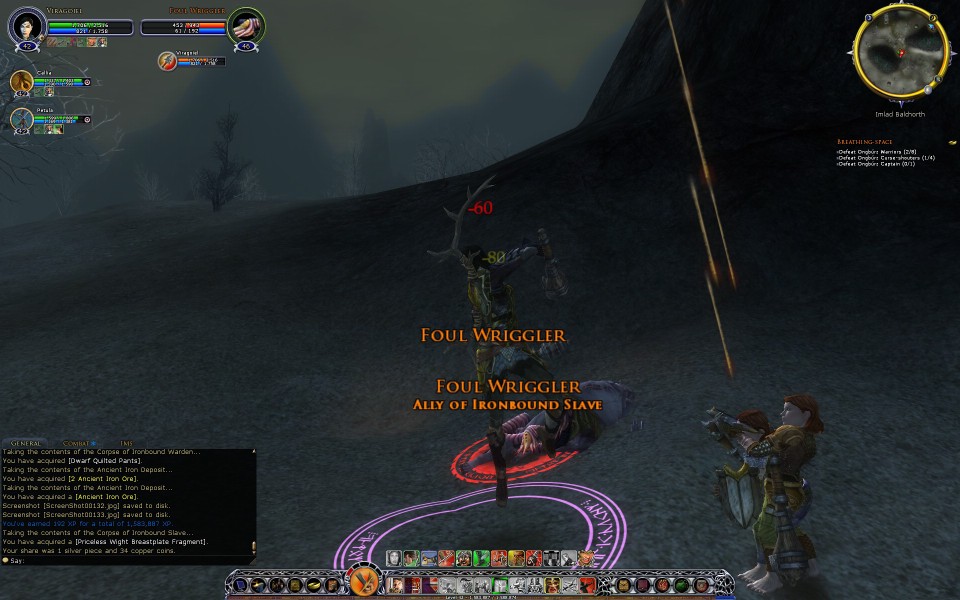Screen dimensions: 960x600
Task: Select fellowship member Petala's portrait
Action: pos(22,119)
